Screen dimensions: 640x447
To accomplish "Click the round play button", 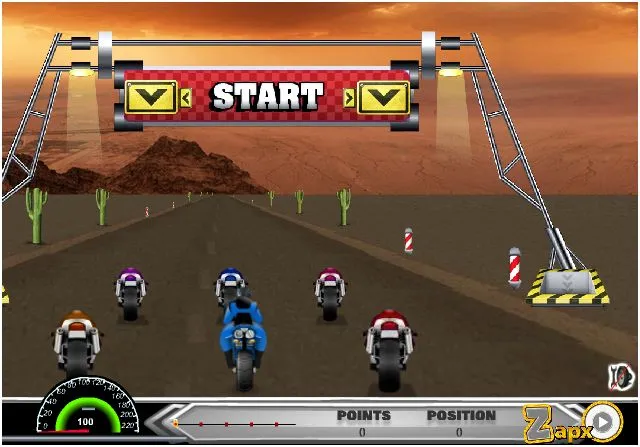I will pos(602,420).
